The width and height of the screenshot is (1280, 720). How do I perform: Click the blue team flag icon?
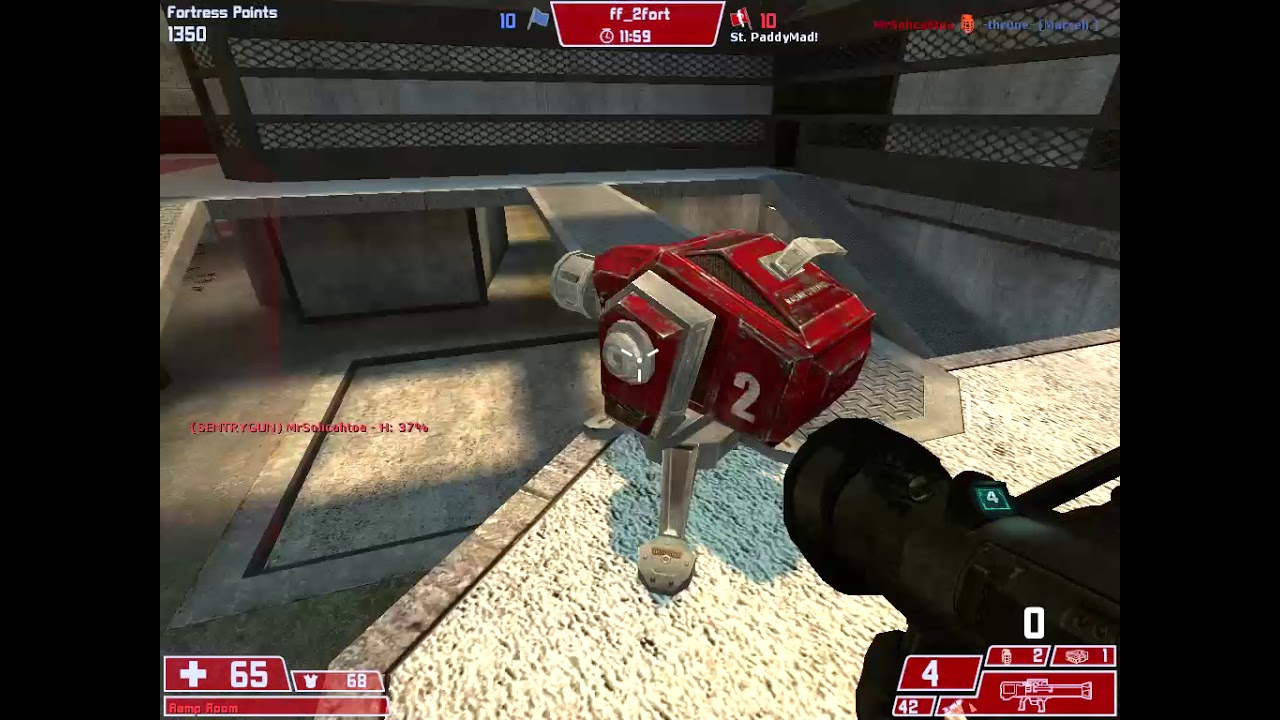coord(538,19)
